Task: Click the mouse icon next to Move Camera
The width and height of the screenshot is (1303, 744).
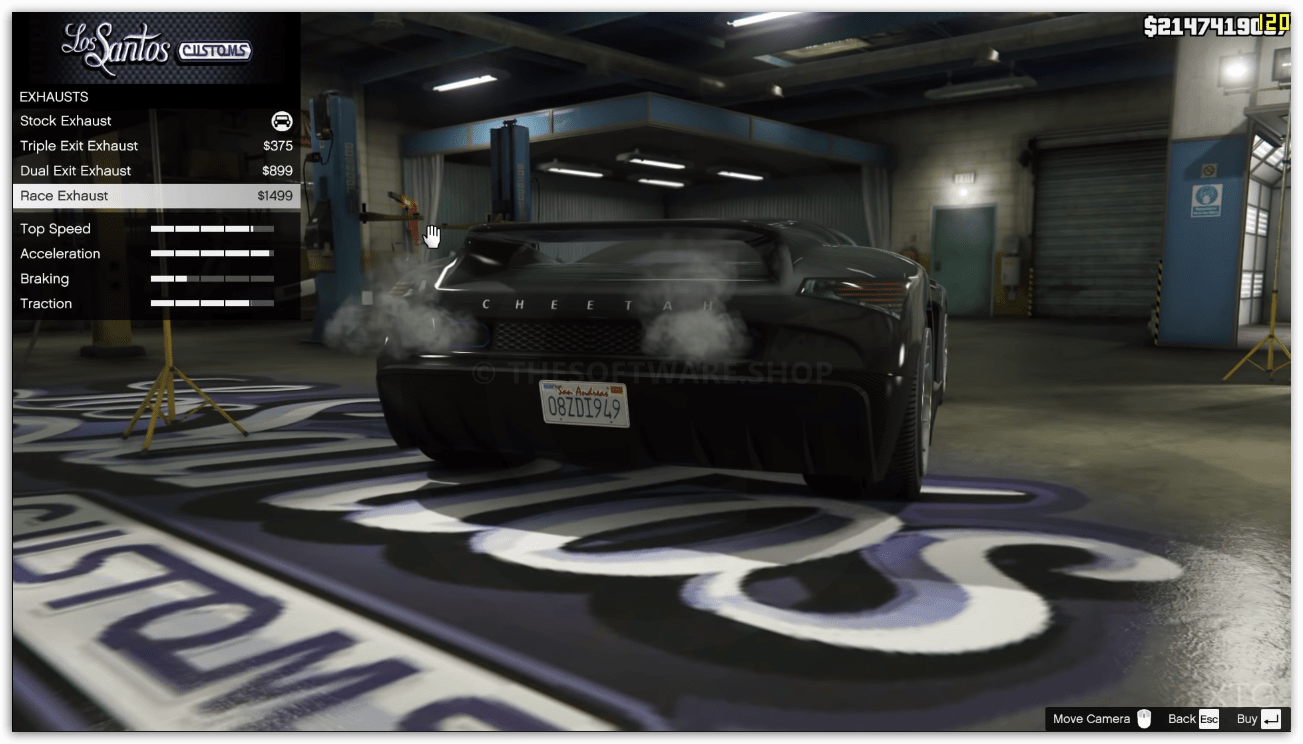Action: coord(1142,718)
